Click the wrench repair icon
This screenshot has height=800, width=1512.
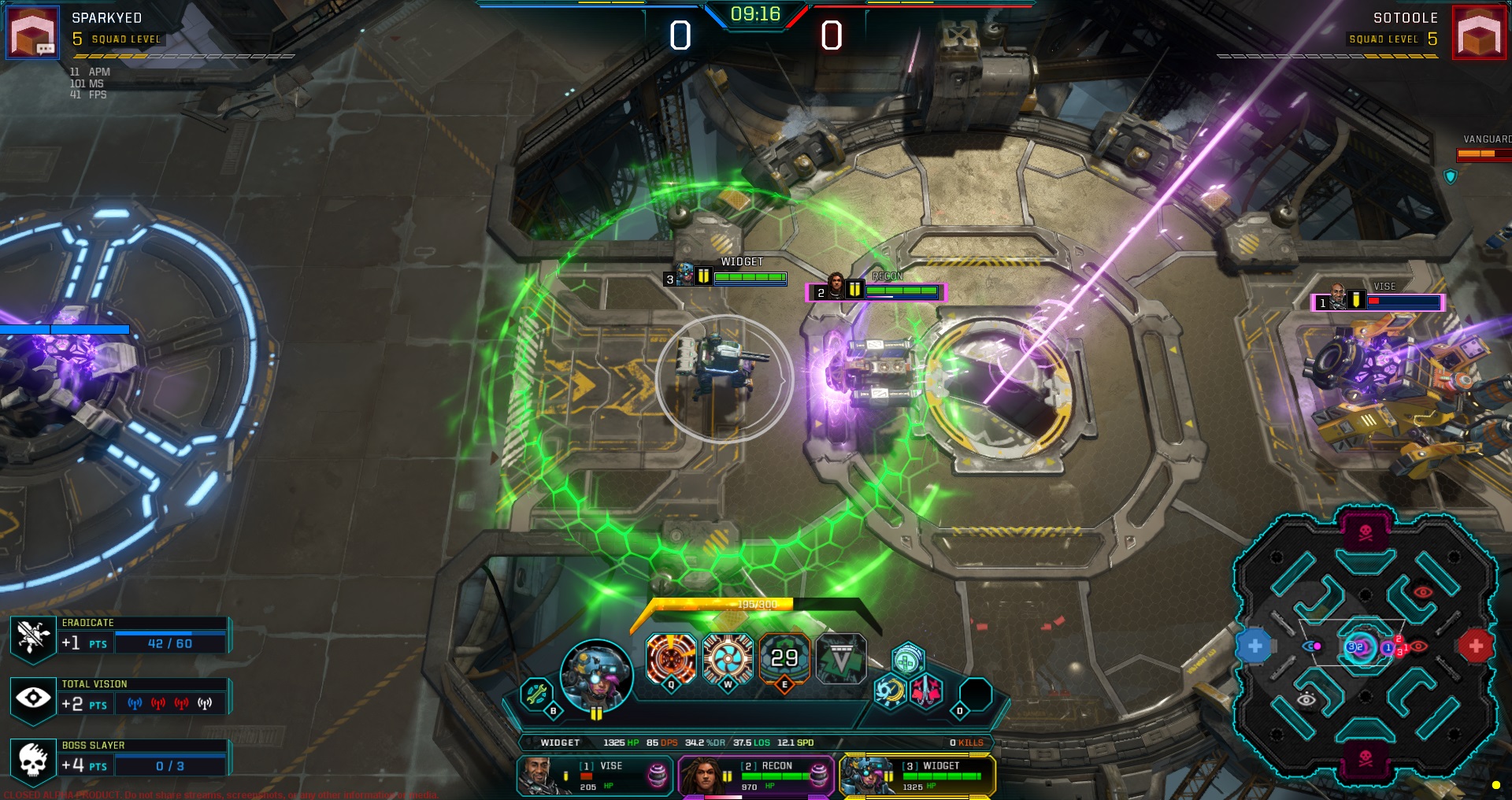536,694
